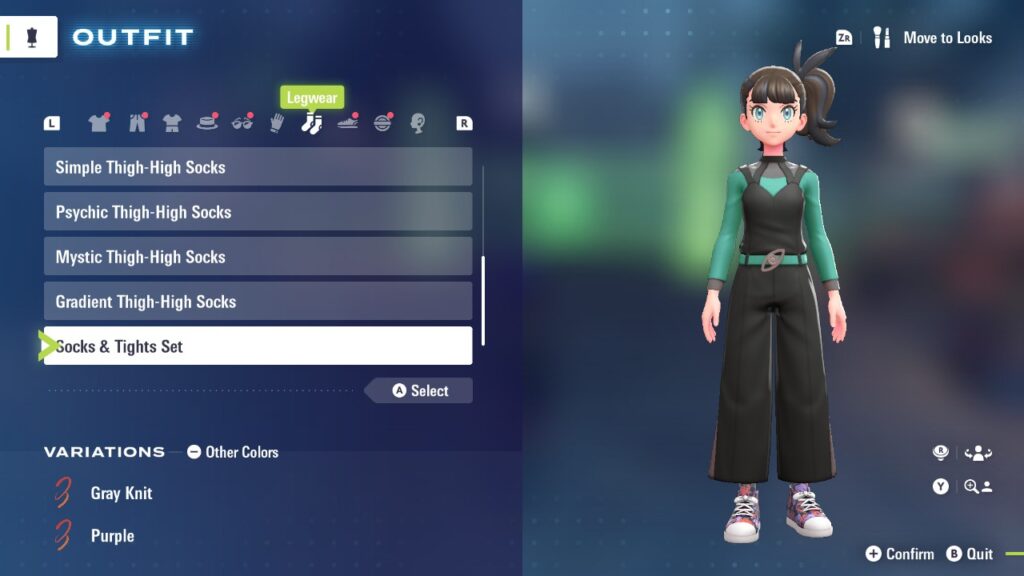Image resolution: width=1024 pixels, height=576 pixels.
Task: Pick the Mystic Thigh-High Socks entry
Action: [x=257, y=257]
